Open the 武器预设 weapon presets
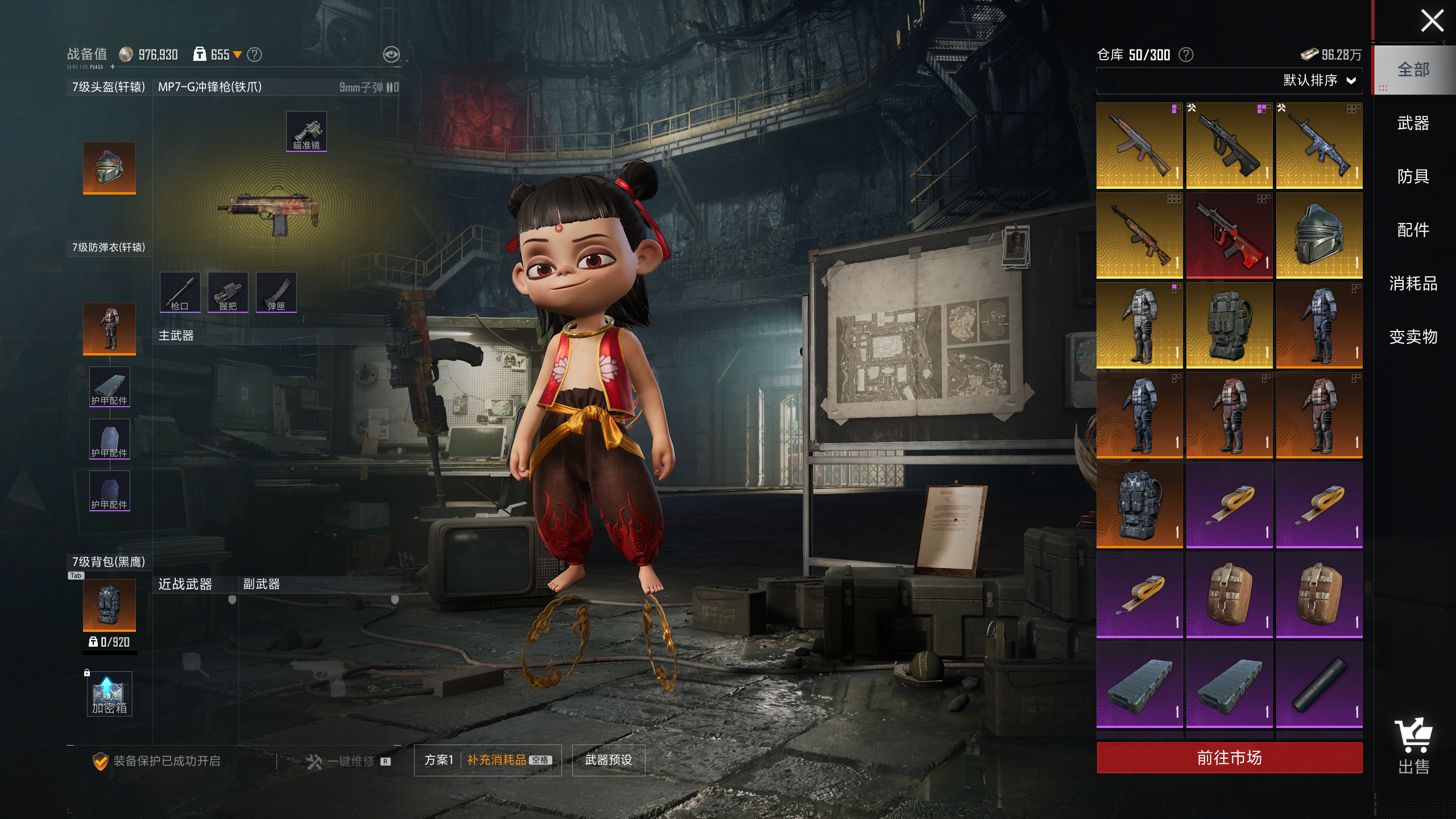 coord(608,760)
